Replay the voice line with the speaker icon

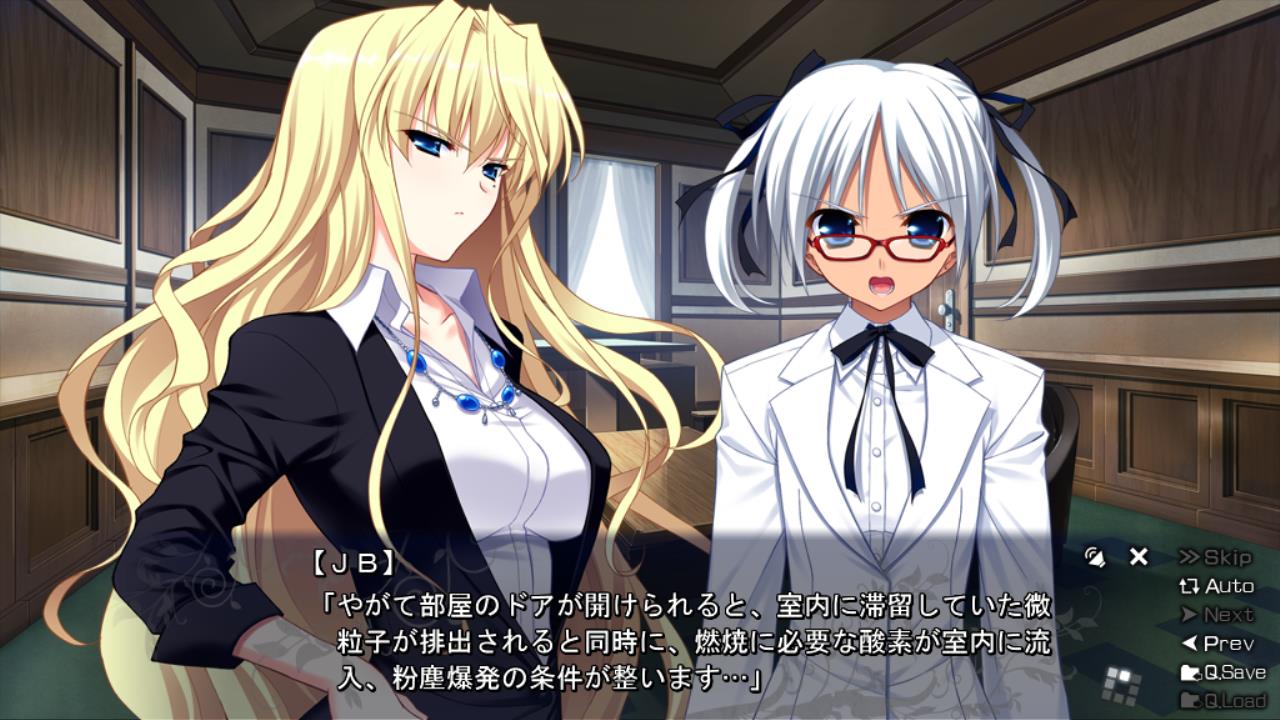pyautogui.click(x=1096, y=557)
